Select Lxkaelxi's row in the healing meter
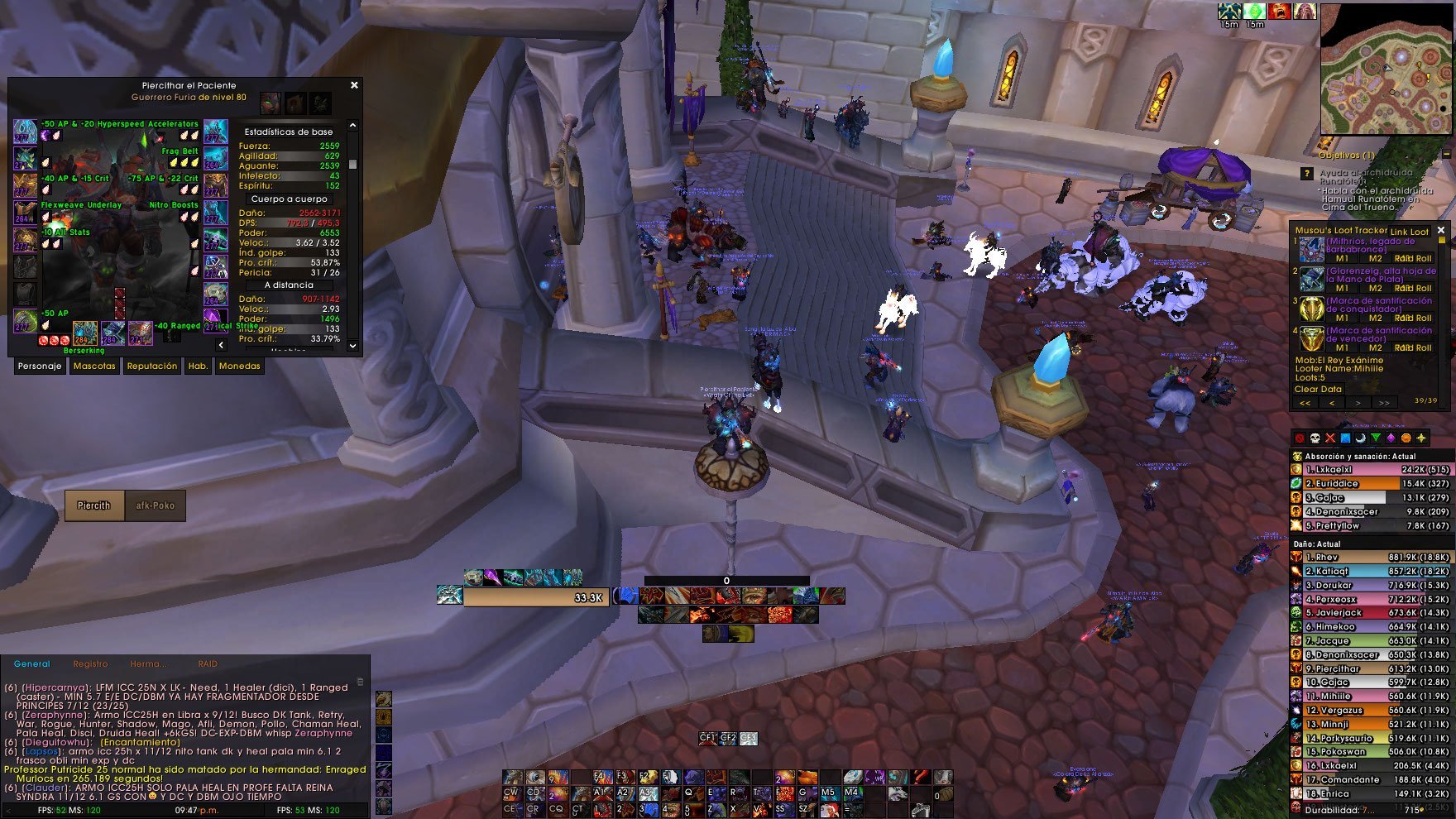 [x=1371, y=470]
